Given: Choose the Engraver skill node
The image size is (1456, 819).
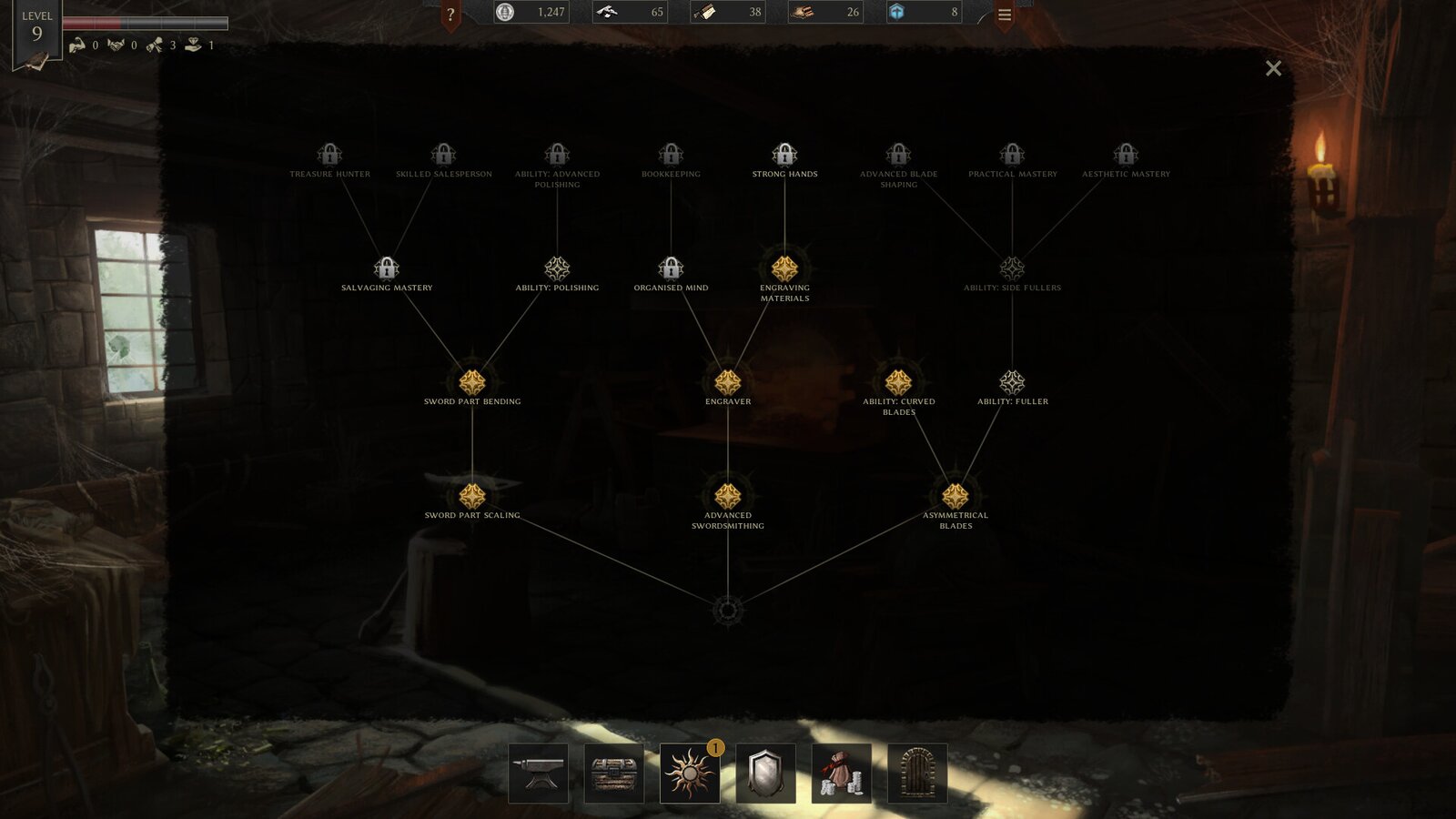Looking at the screenshot, I should coord(728,382).
